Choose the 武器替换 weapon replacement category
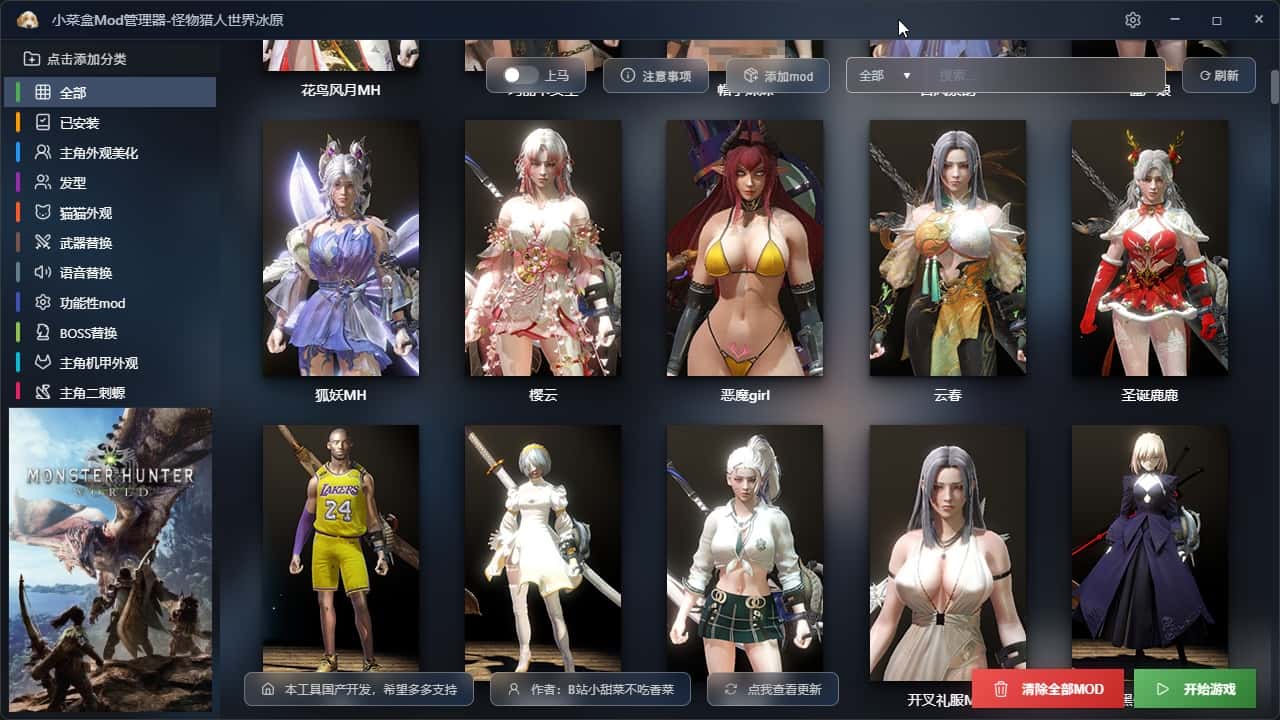The width and height of the screenshot is (1280, 720). click(86, 243)
